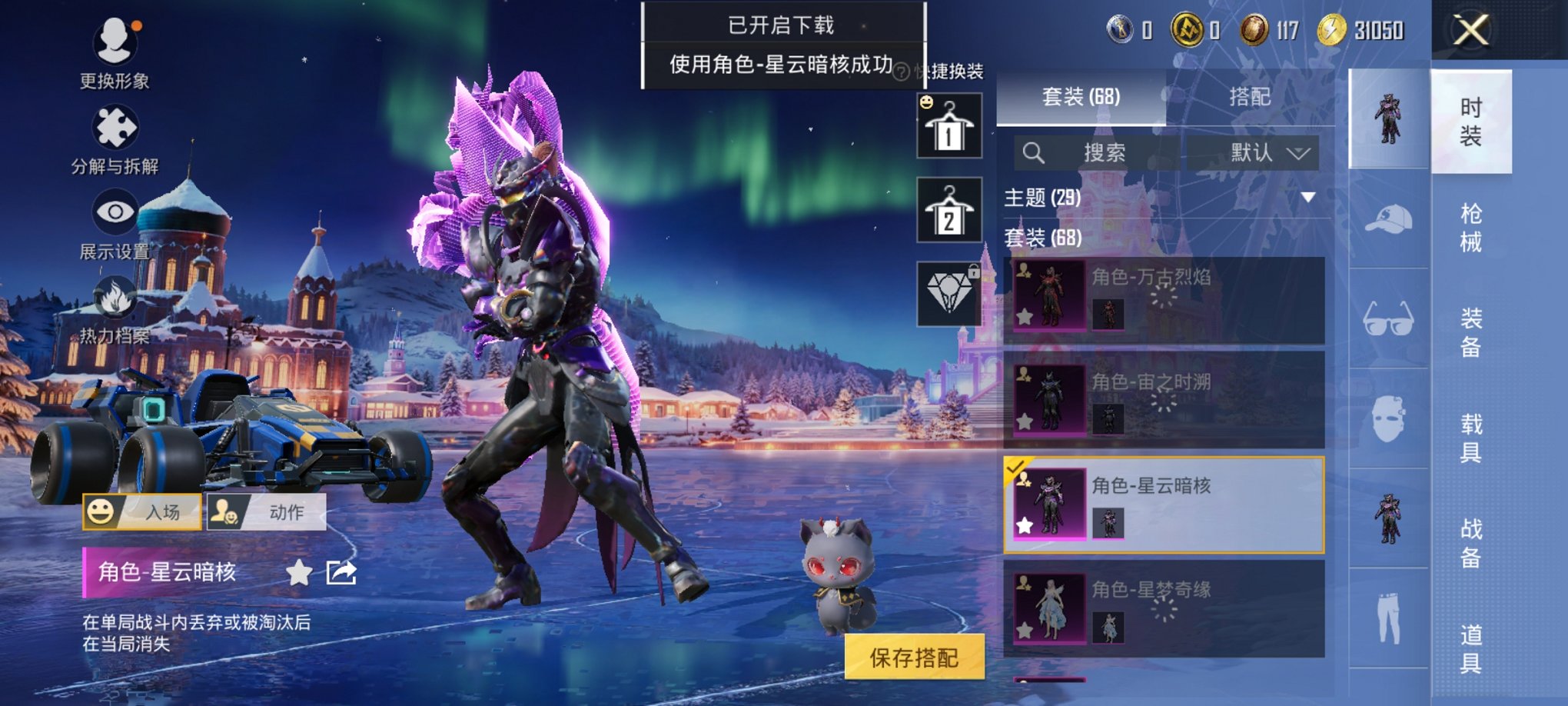The image size is (1568, 706).
Task: Open the 默认 sorting dropdown
Action: 1268,152
